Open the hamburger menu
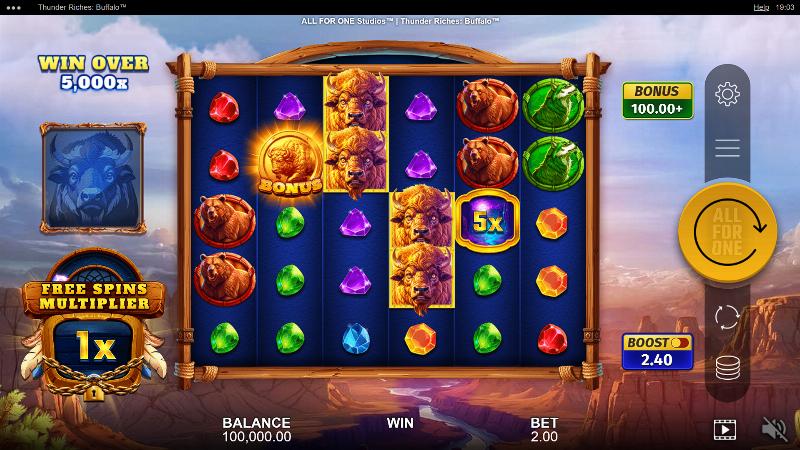The image size is (800, 450). click(x=727, y=148)
